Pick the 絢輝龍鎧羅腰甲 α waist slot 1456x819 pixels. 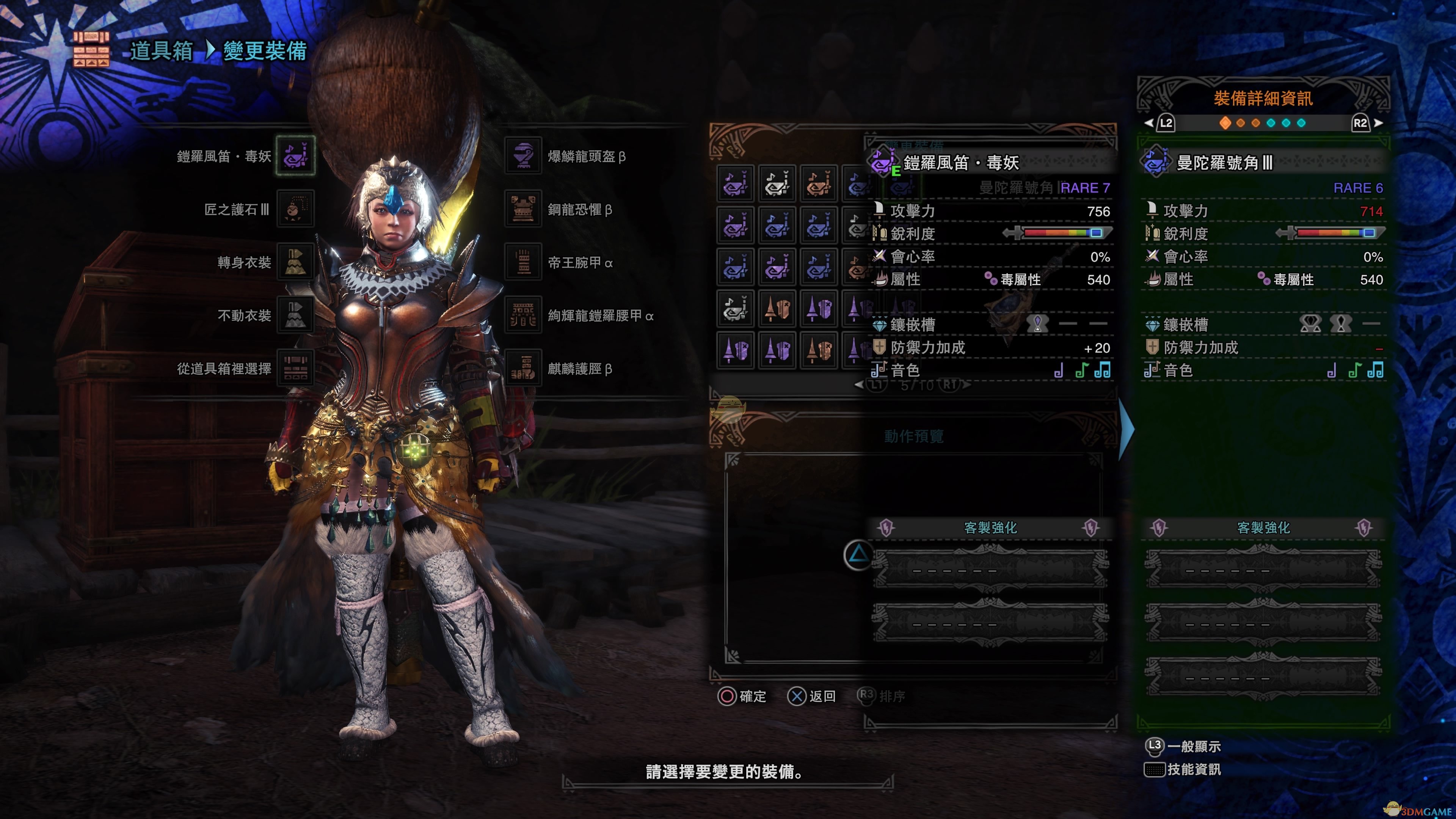click(x=523, y=315)
